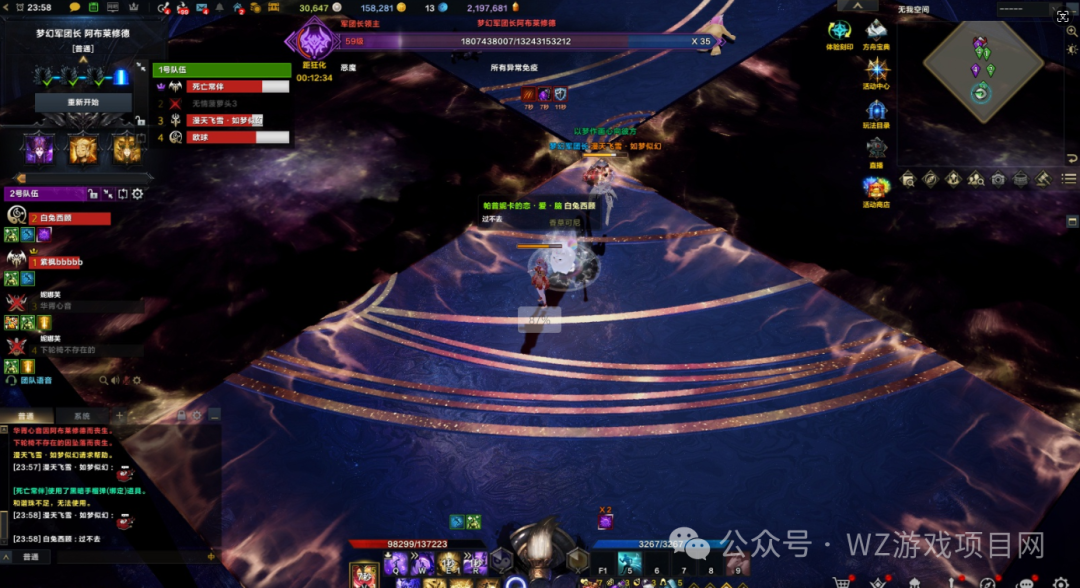The image size is (1080, 588).
Task: Open the 直播 livestream icon
Action: click(877, 150)
